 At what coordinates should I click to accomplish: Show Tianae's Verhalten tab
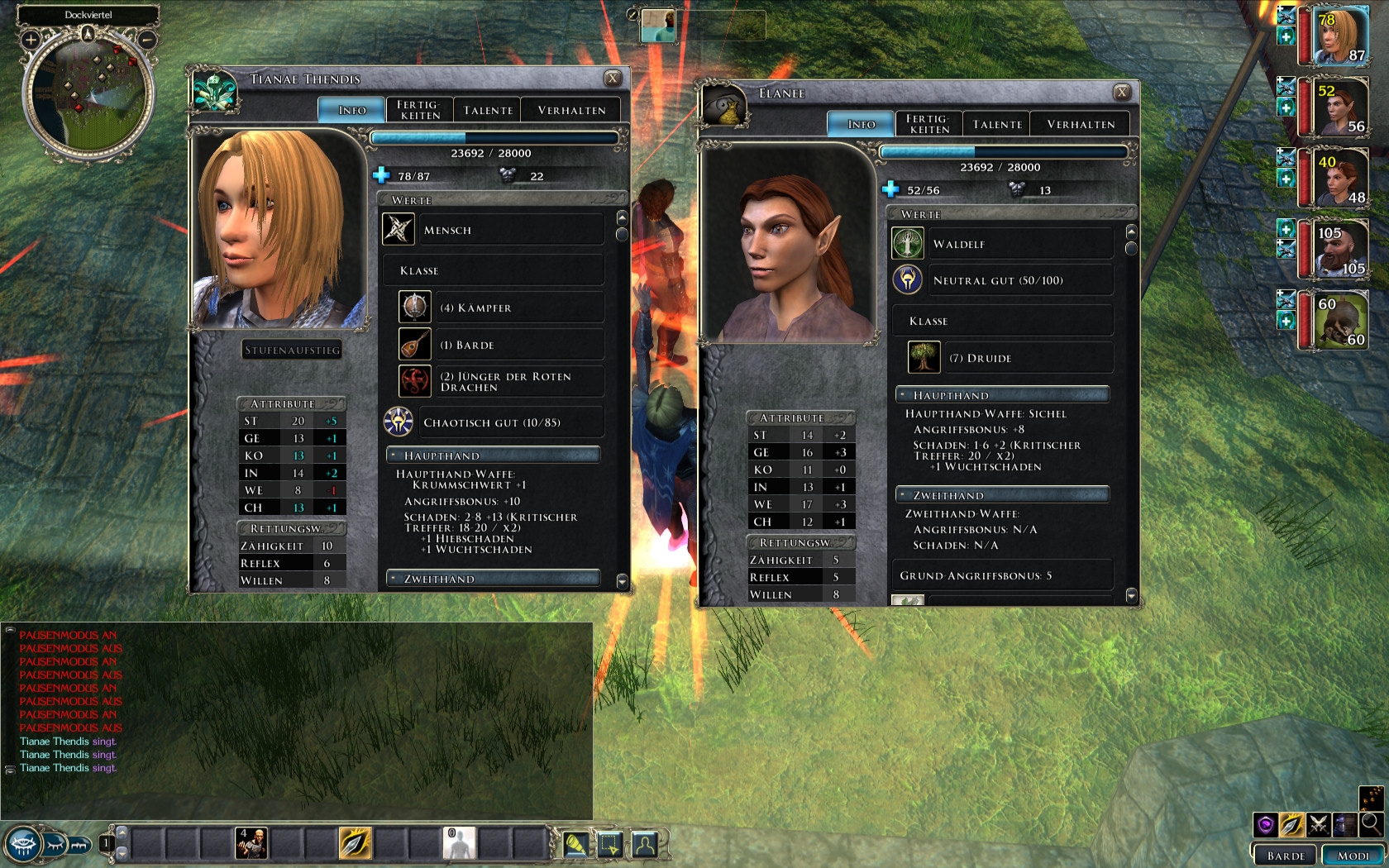571,110
